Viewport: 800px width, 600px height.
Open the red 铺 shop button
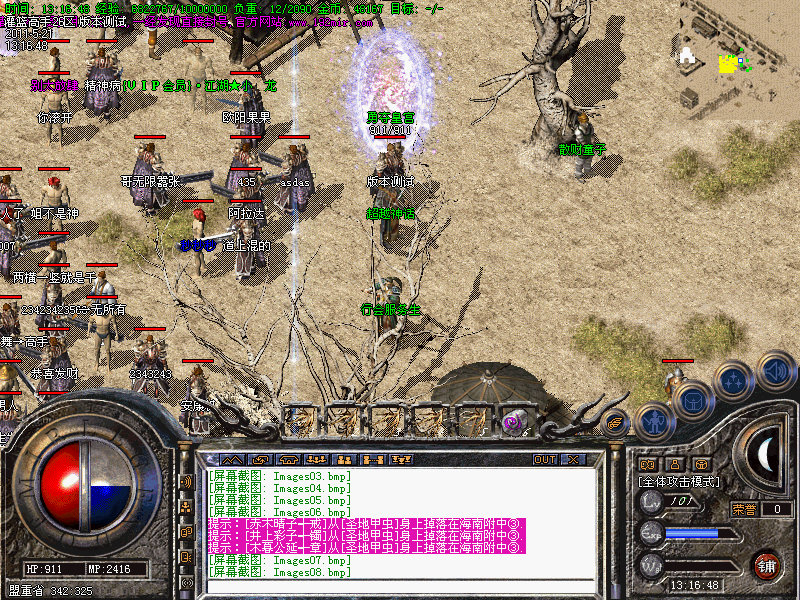766,563
